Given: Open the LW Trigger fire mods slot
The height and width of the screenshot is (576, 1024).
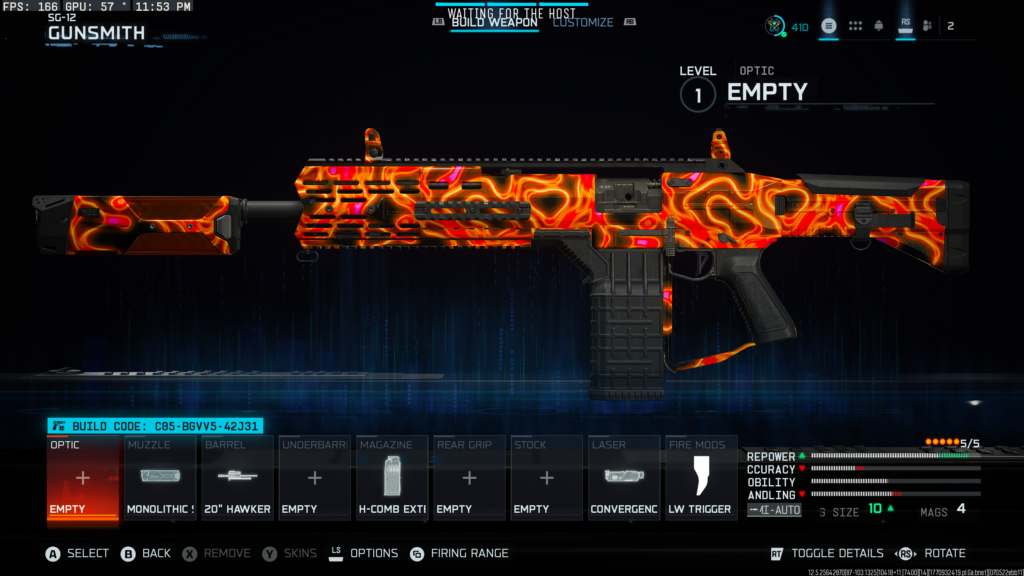Looking at the screenshot, I should [701, 478].
